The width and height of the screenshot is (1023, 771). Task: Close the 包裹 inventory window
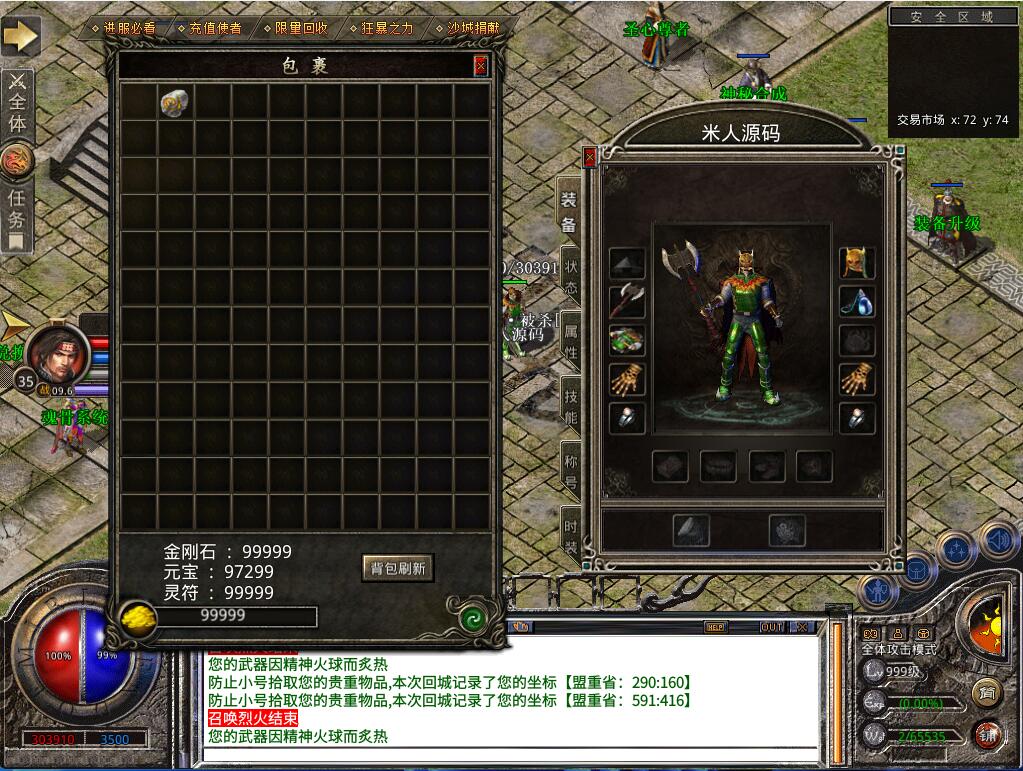coord(481,66)
